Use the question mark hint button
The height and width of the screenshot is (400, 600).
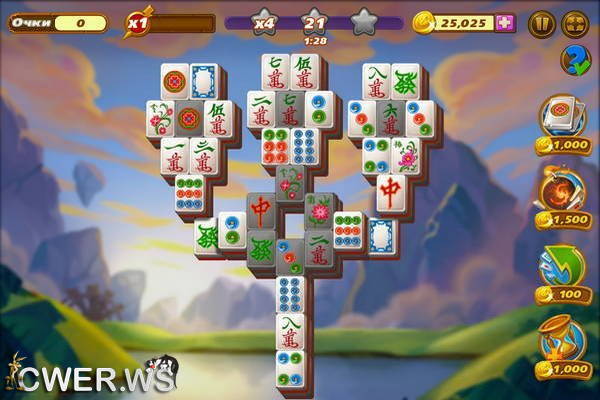click(575, 60)
